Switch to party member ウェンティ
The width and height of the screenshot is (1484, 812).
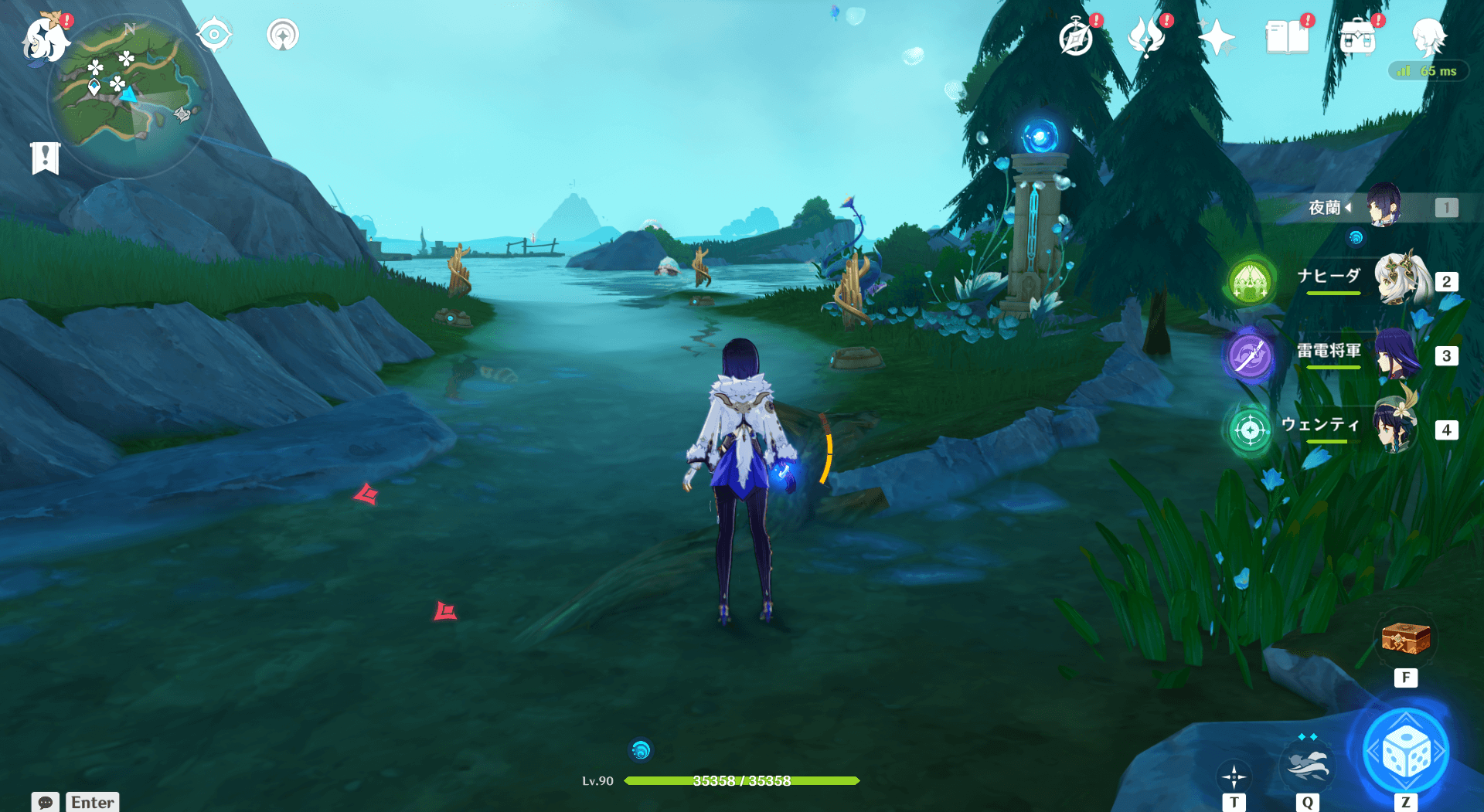point(1396,427)
